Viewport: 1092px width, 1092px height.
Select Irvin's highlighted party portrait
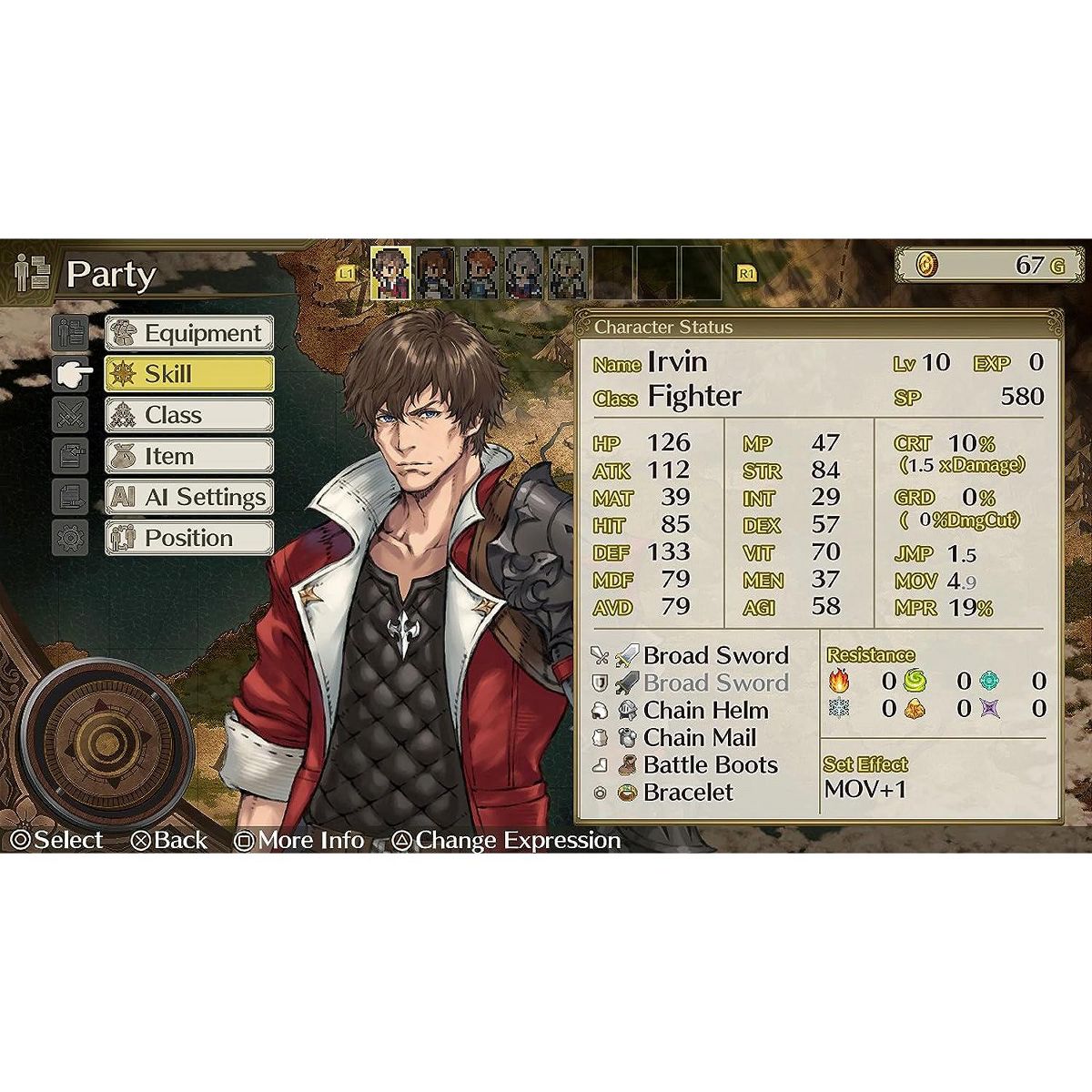[x=391, y=272]
